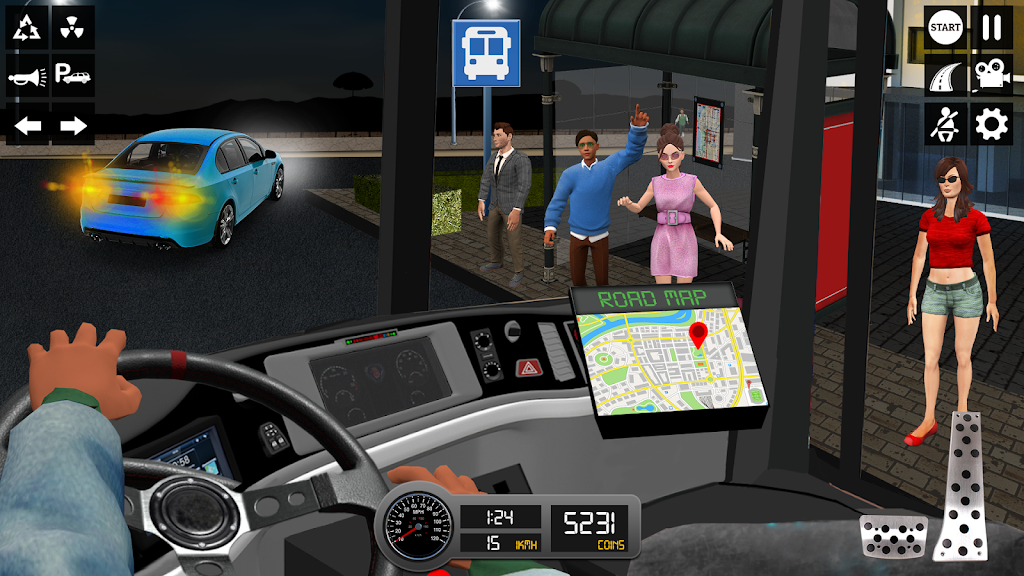Image resolution: width=1024 pixels, height=576 pixels.
Task: Select the radiation trefoil symbol icon
Action: point(73,28)
